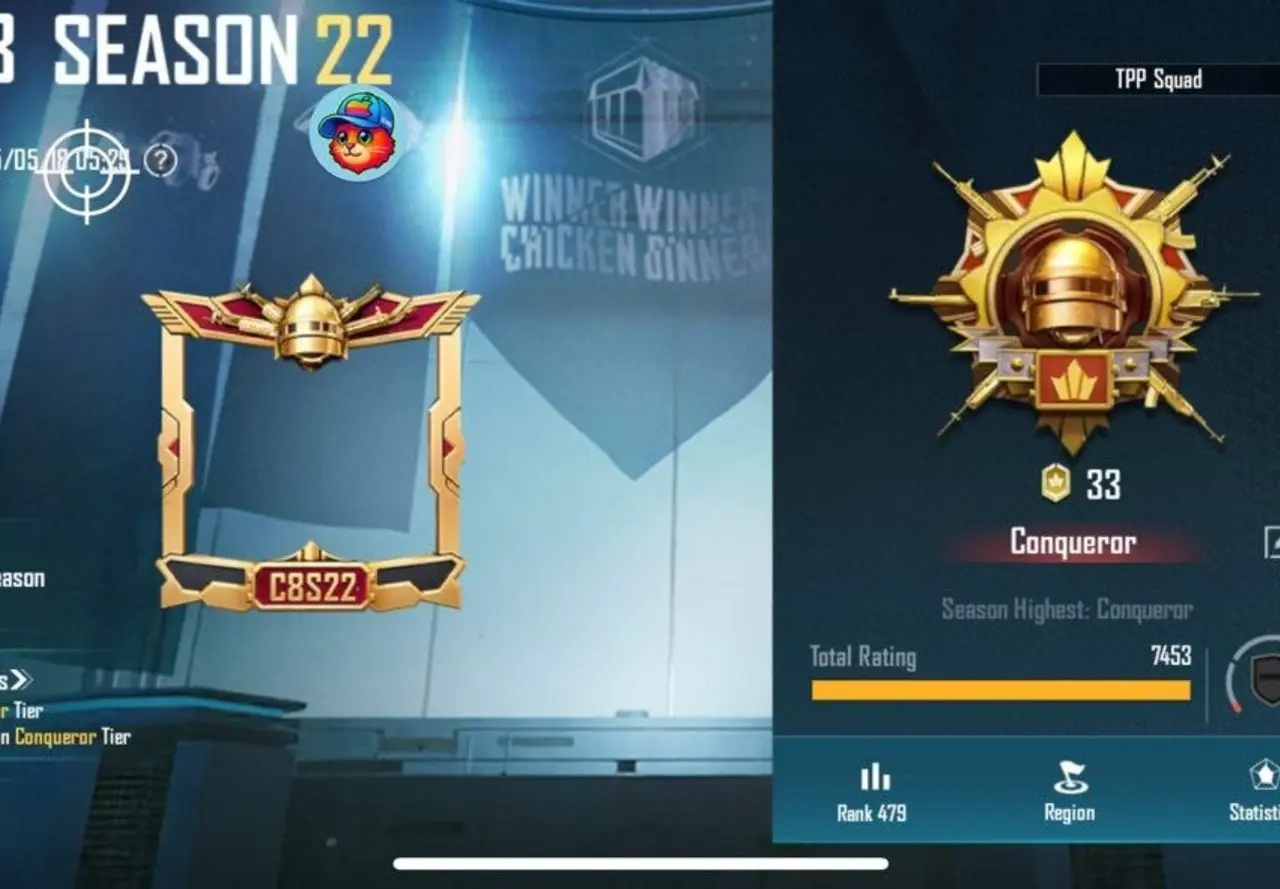
Task: Click the Region flag icon
Action: pyautogui.click(x=1070, y=774)
